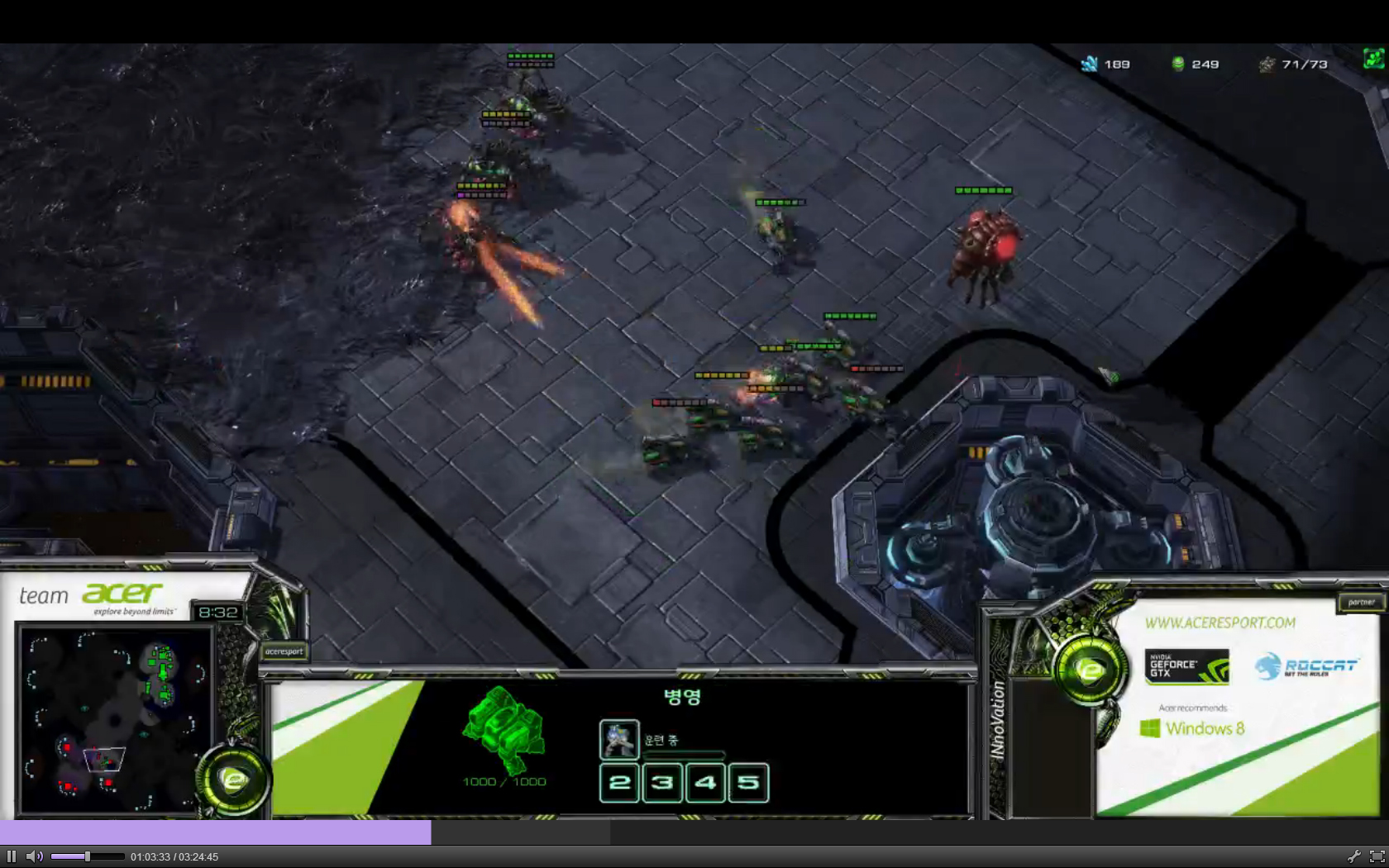The height and width of the screenshot is (868, 1389).
Task: Adjust the video volume slider
Action: (87, 856)
